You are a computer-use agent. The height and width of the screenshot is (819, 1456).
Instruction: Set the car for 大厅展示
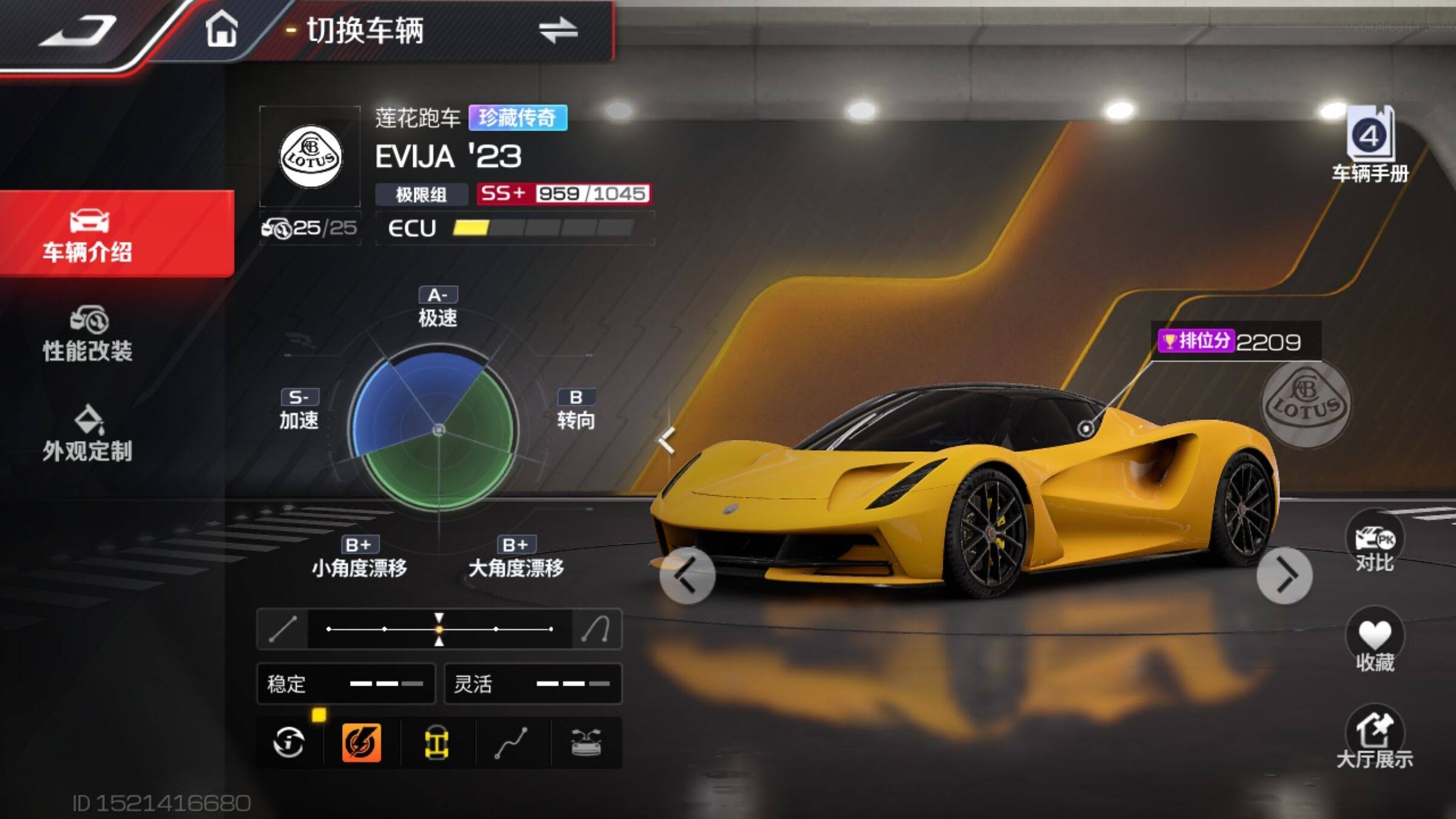1374,740
